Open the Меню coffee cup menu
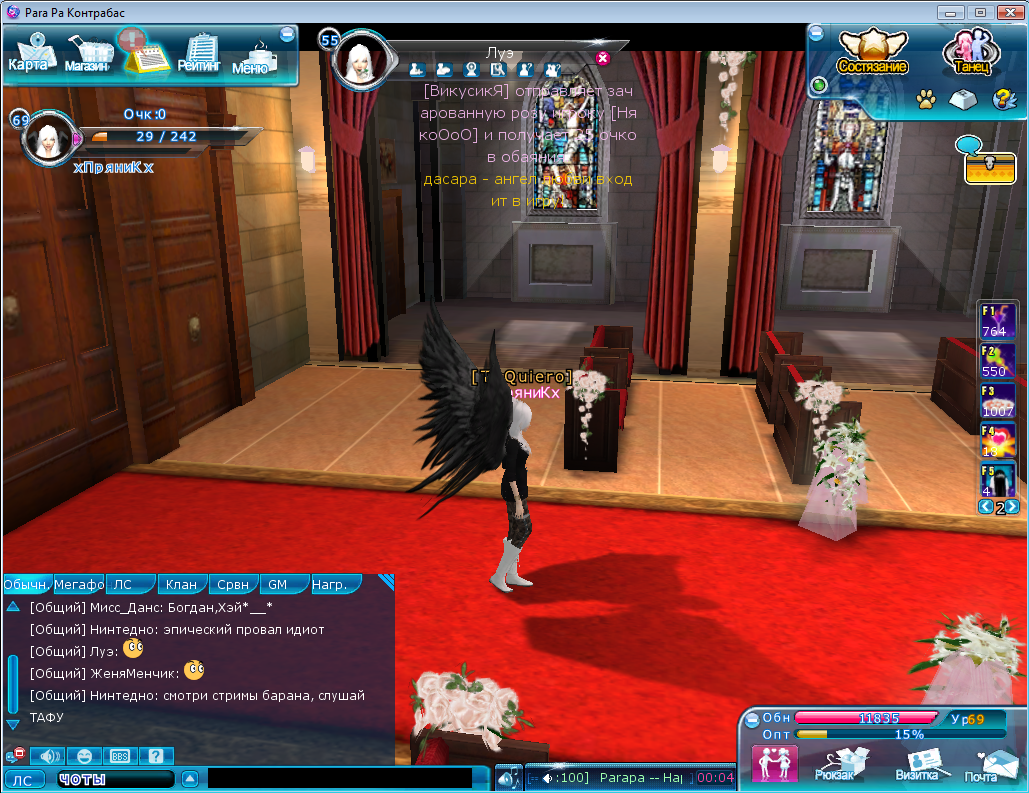Screen dimensions: 1029x793 252,59
